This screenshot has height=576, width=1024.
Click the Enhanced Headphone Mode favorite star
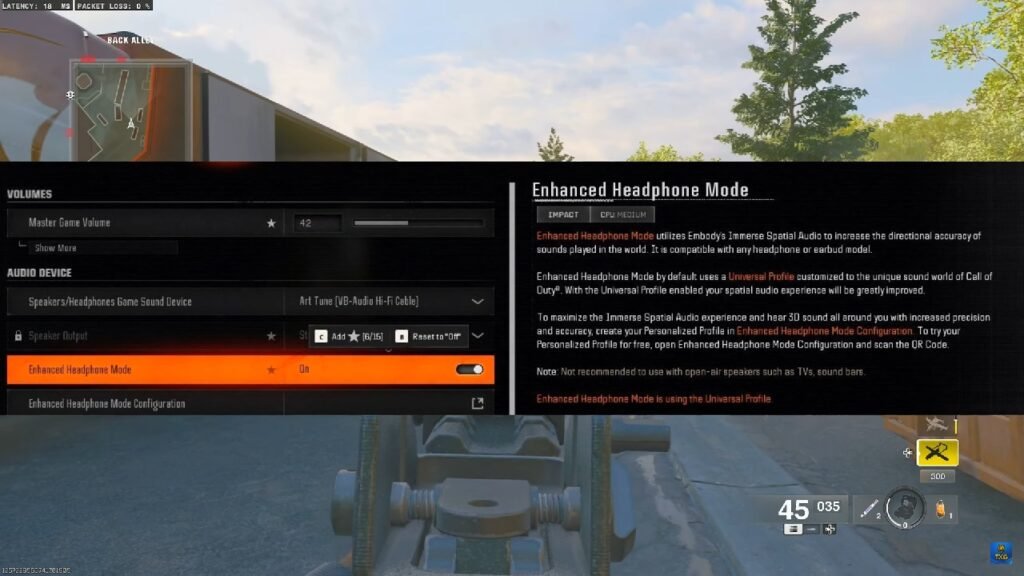tap(271, 370)
